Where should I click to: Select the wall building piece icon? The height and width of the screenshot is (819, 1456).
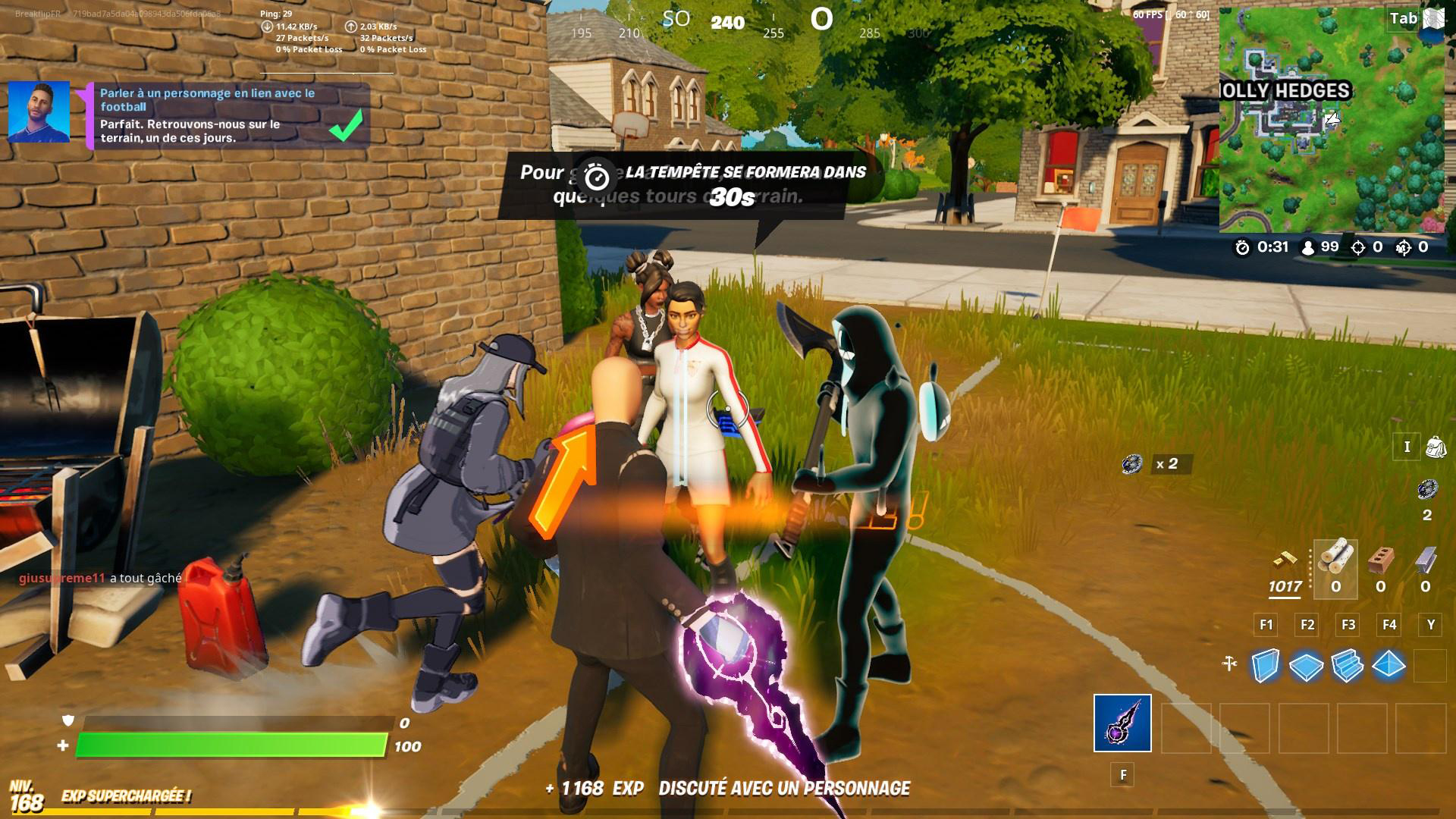[1265, 666]
